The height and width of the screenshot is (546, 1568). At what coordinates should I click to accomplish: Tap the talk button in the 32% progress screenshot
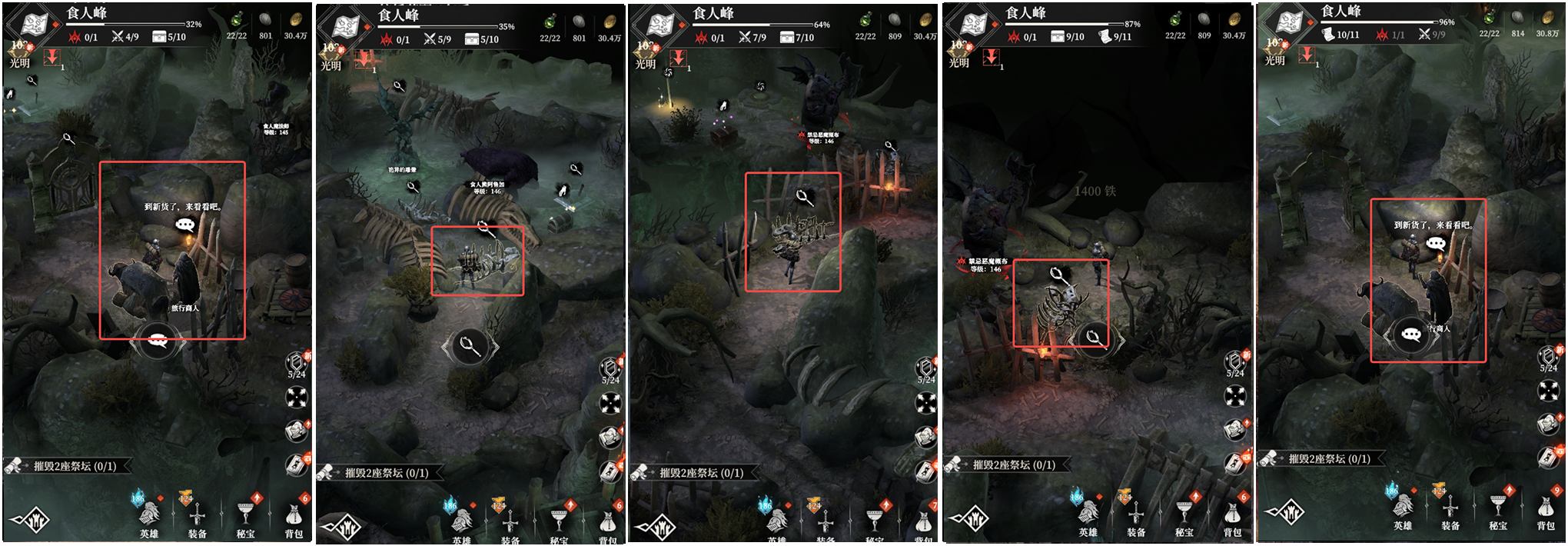coord(158,341)
